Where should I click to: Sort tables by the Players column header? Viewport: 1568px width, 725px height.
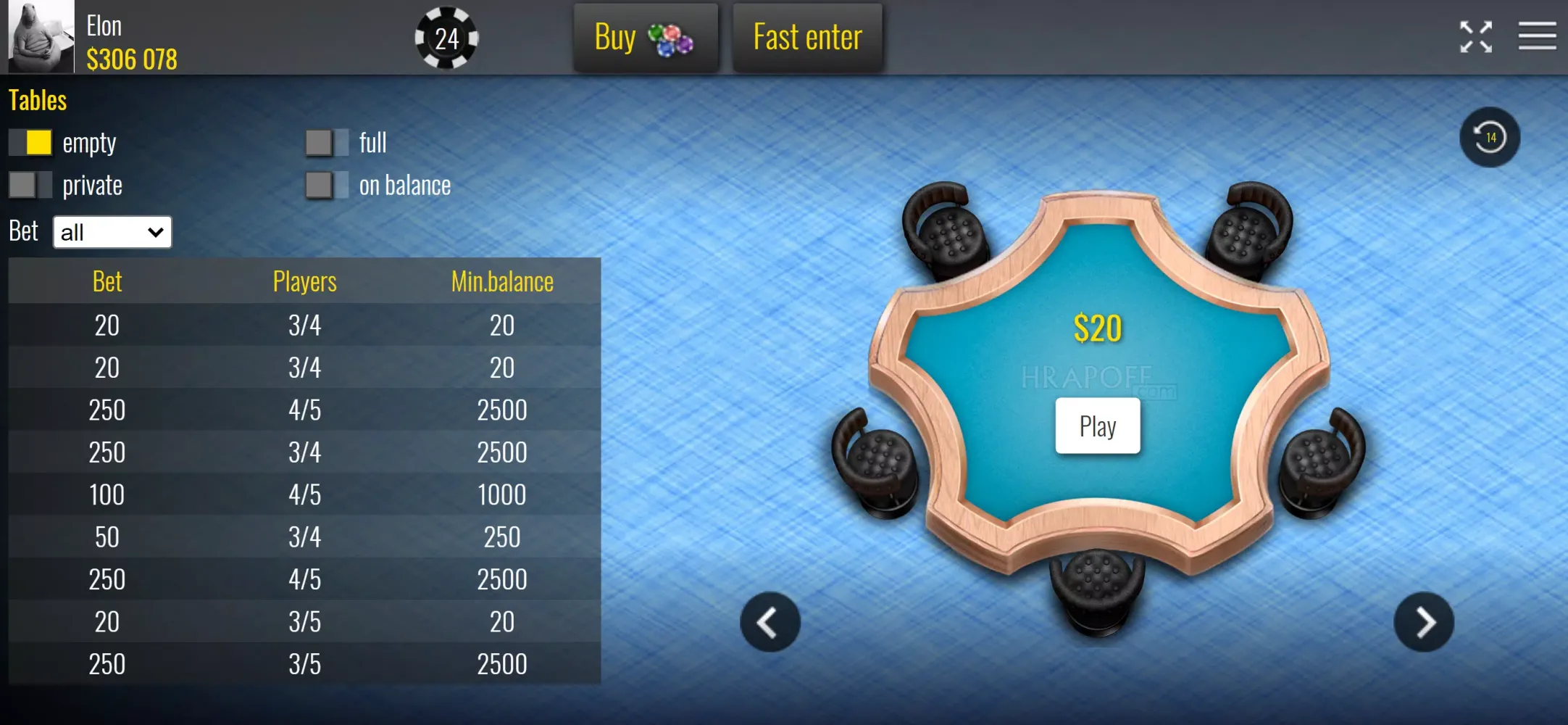pyautogui.click(x=304, y=281)
